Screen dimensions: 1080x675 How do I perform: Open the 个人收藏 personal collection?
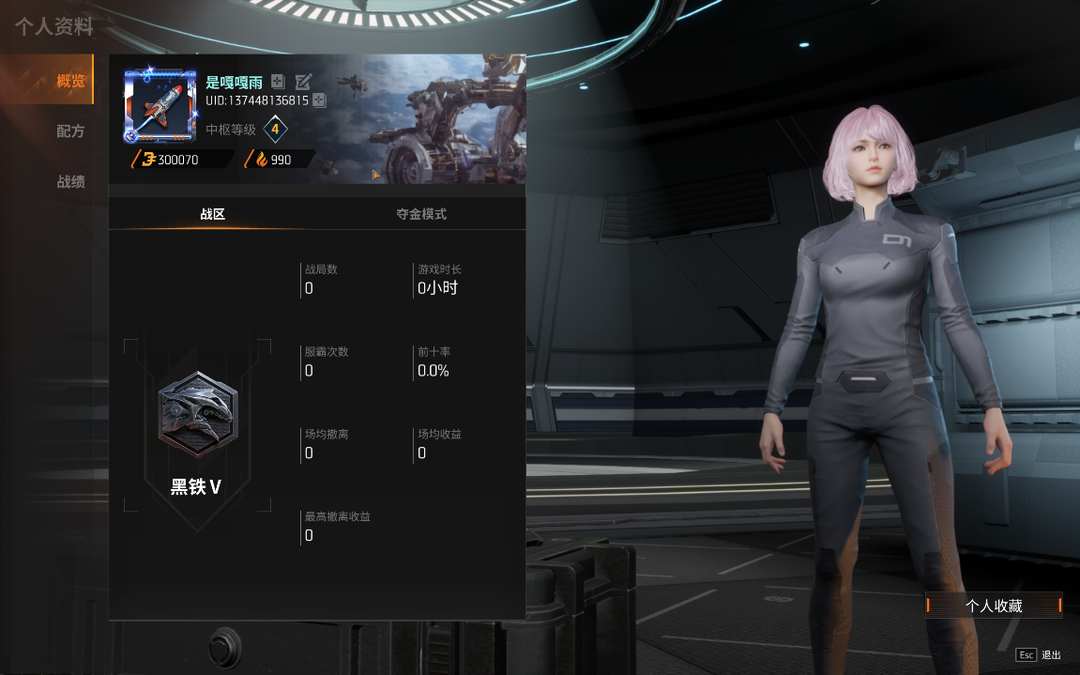[993, 605]
